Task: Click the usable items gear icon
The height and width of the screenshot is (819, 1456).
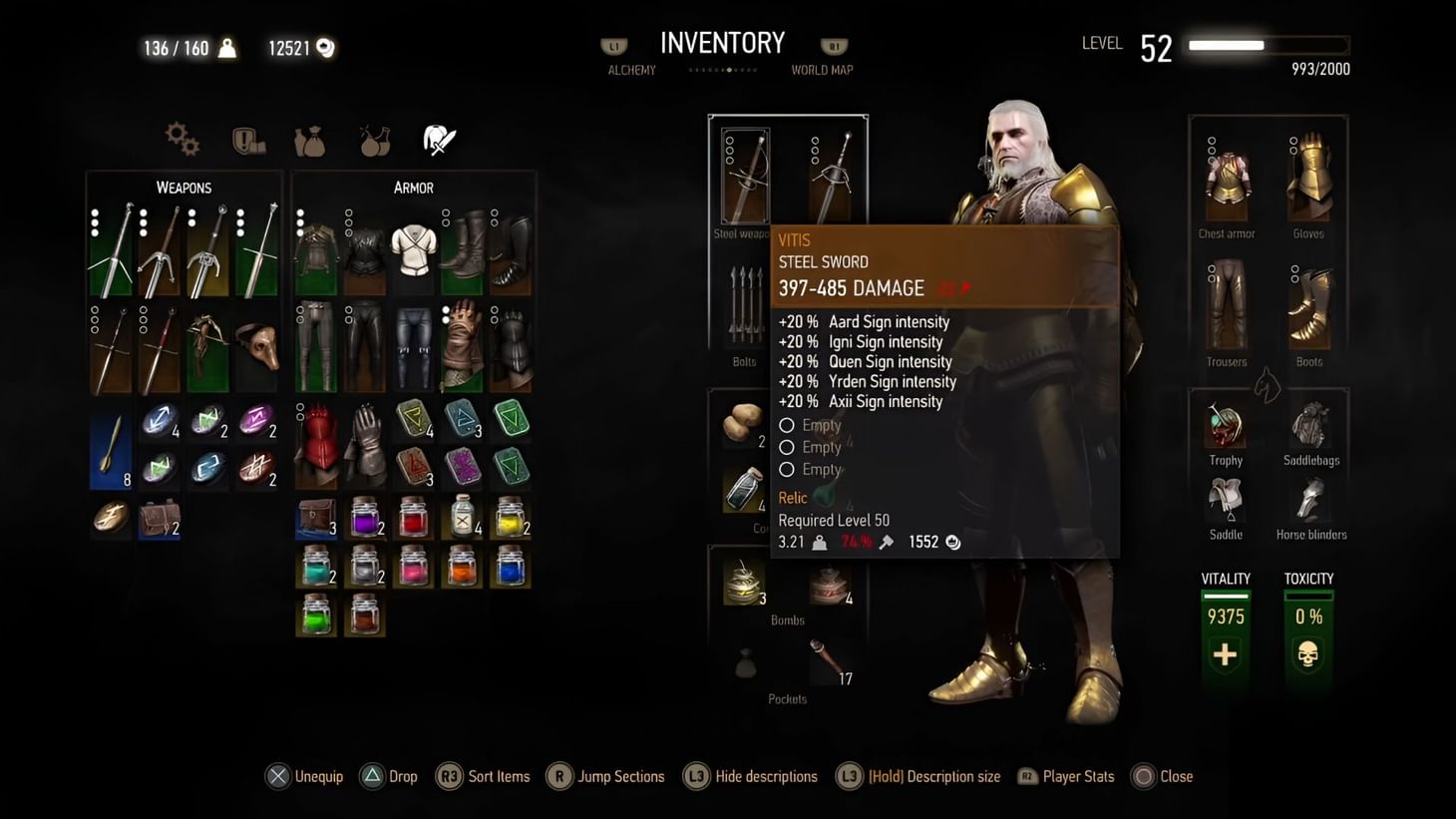Action: tap(182, 139)
